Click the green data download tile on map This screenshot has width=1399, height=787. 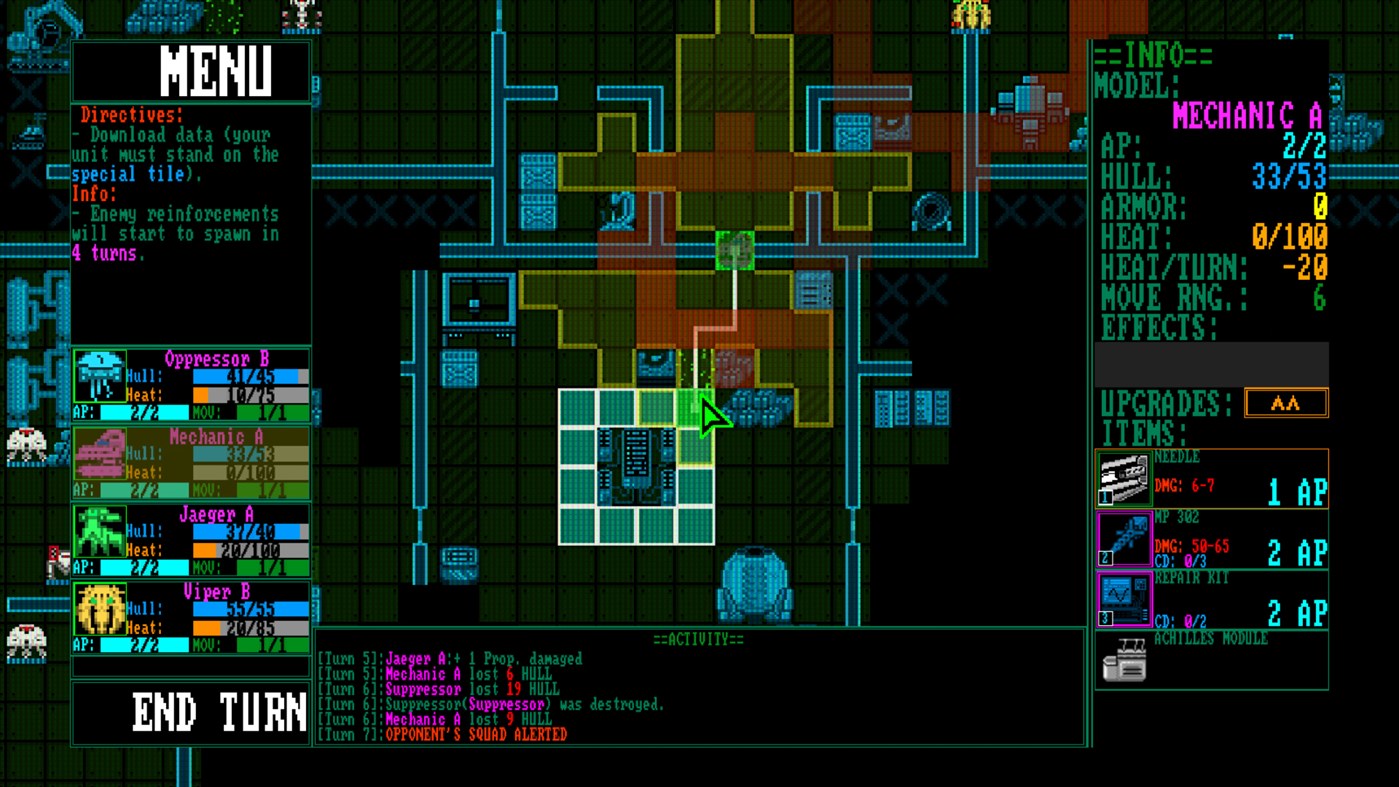pos(733,252)
